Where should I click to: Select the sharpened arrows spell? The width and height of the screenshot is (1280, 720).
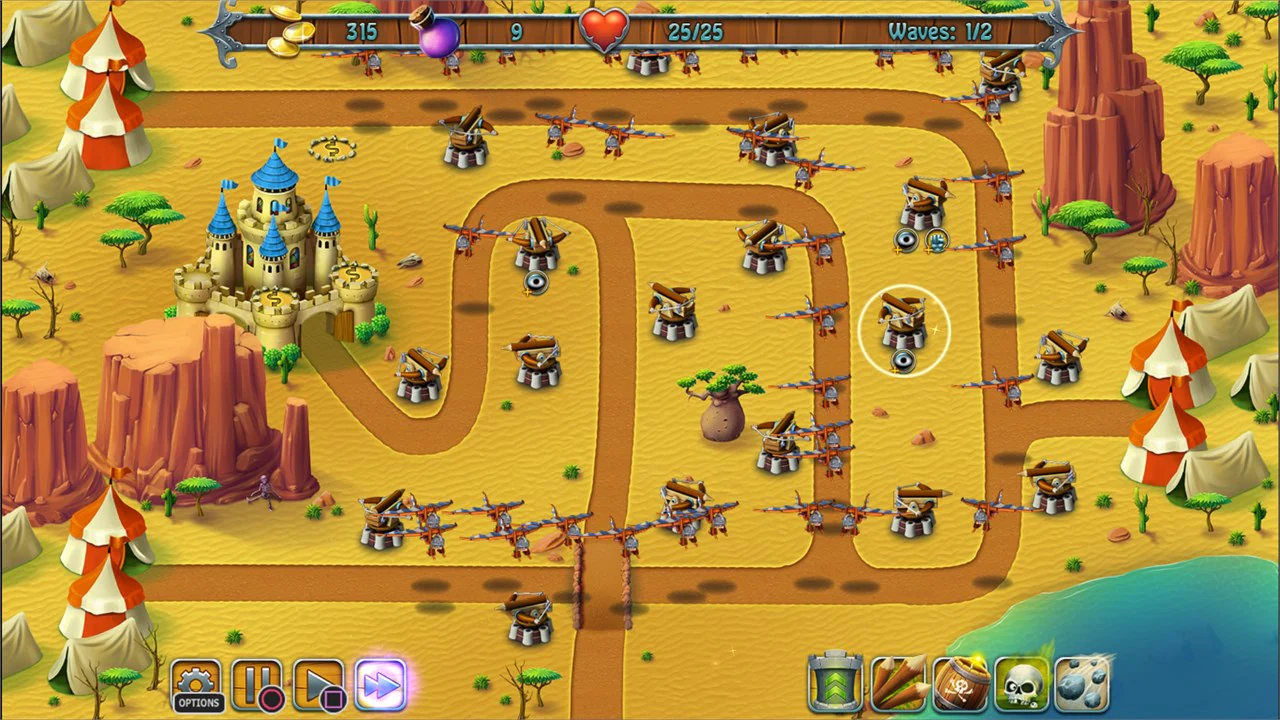click(x=897, y=683)
